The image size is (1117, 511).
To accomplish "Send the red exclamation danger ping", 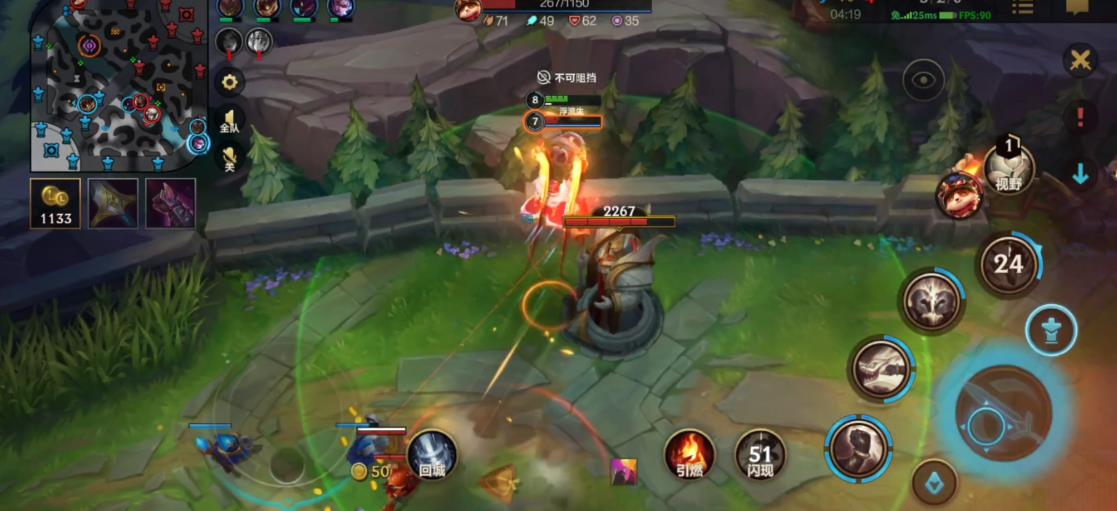I will pyautogui.click(x=1080, y=118).
